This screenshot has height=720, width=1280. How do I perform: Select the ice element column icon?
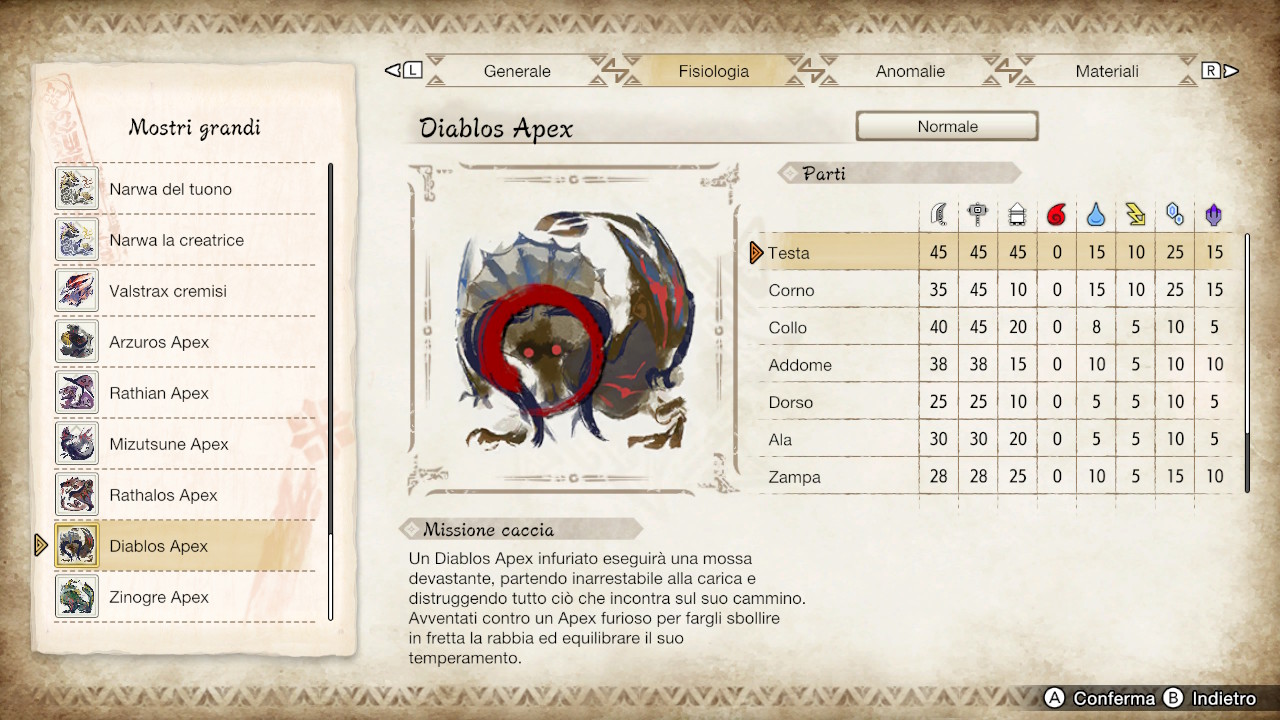click(x=1175, y=213)
